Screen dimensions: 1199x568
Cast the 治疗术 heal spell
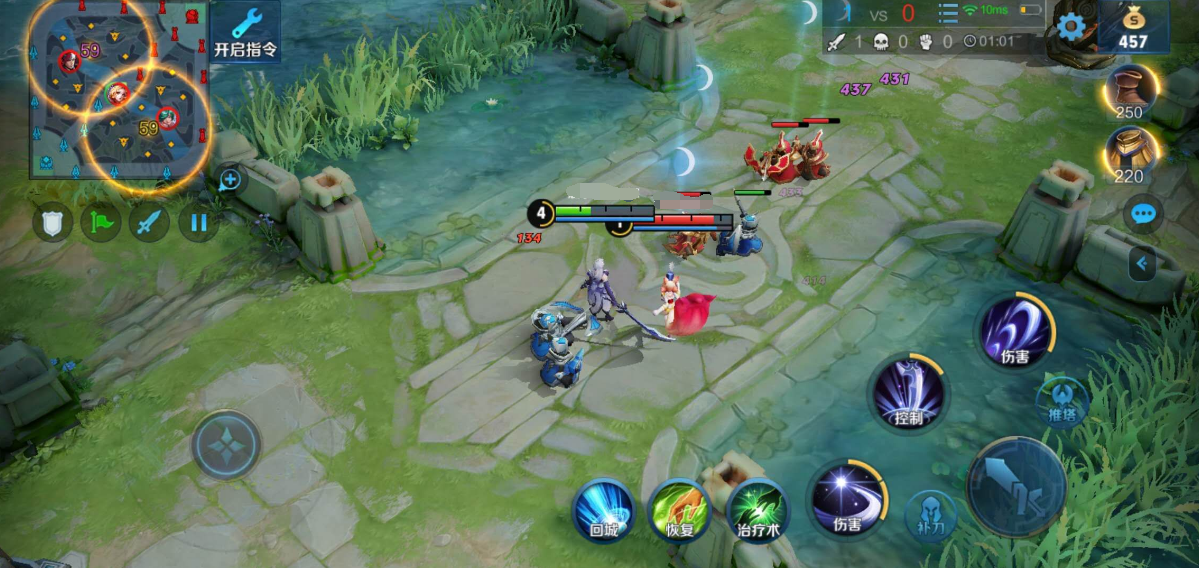[758, 509]
